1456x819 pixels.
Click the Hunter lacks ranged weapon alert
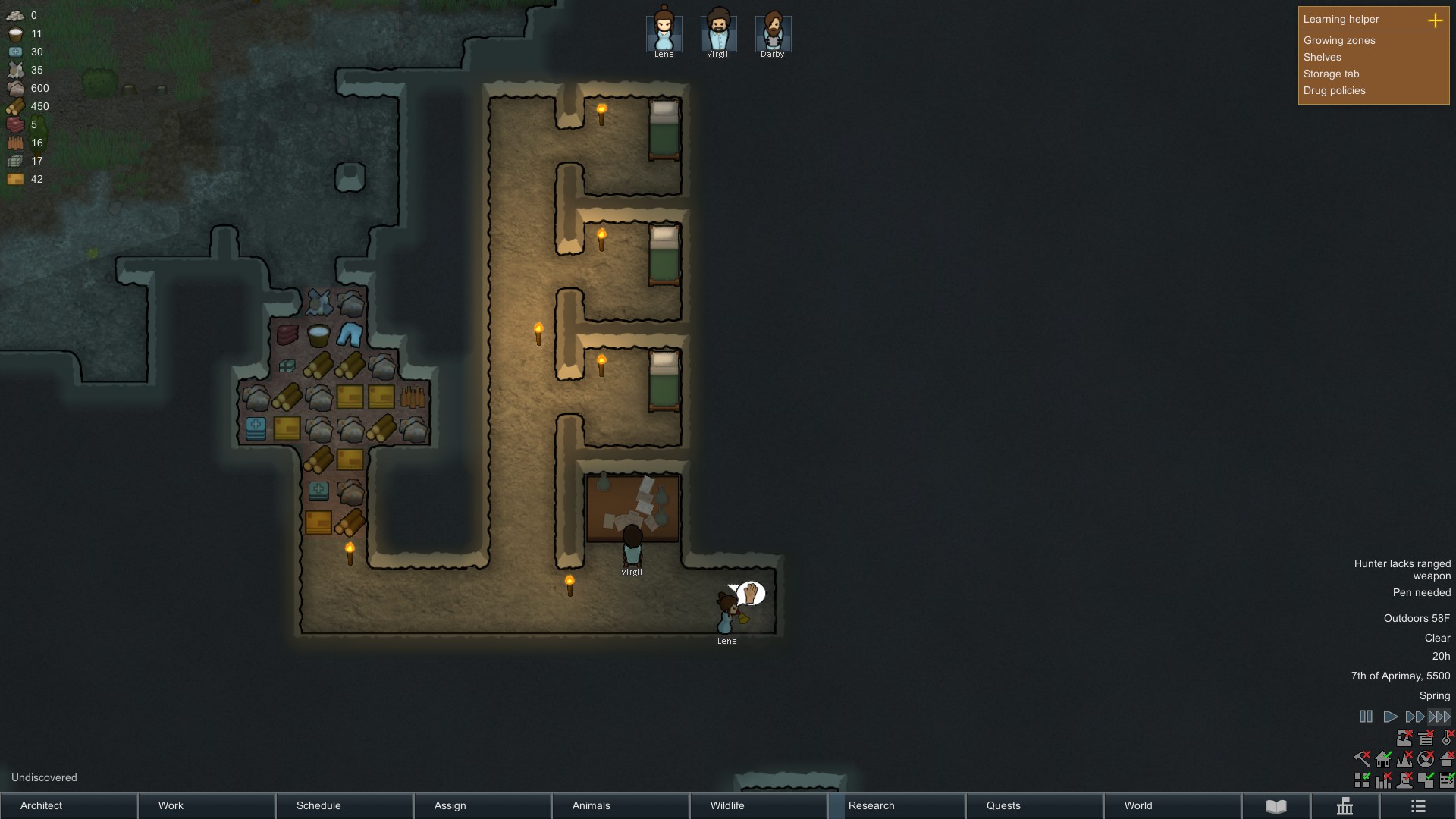pyautogui.click(x=1401, y=570)
